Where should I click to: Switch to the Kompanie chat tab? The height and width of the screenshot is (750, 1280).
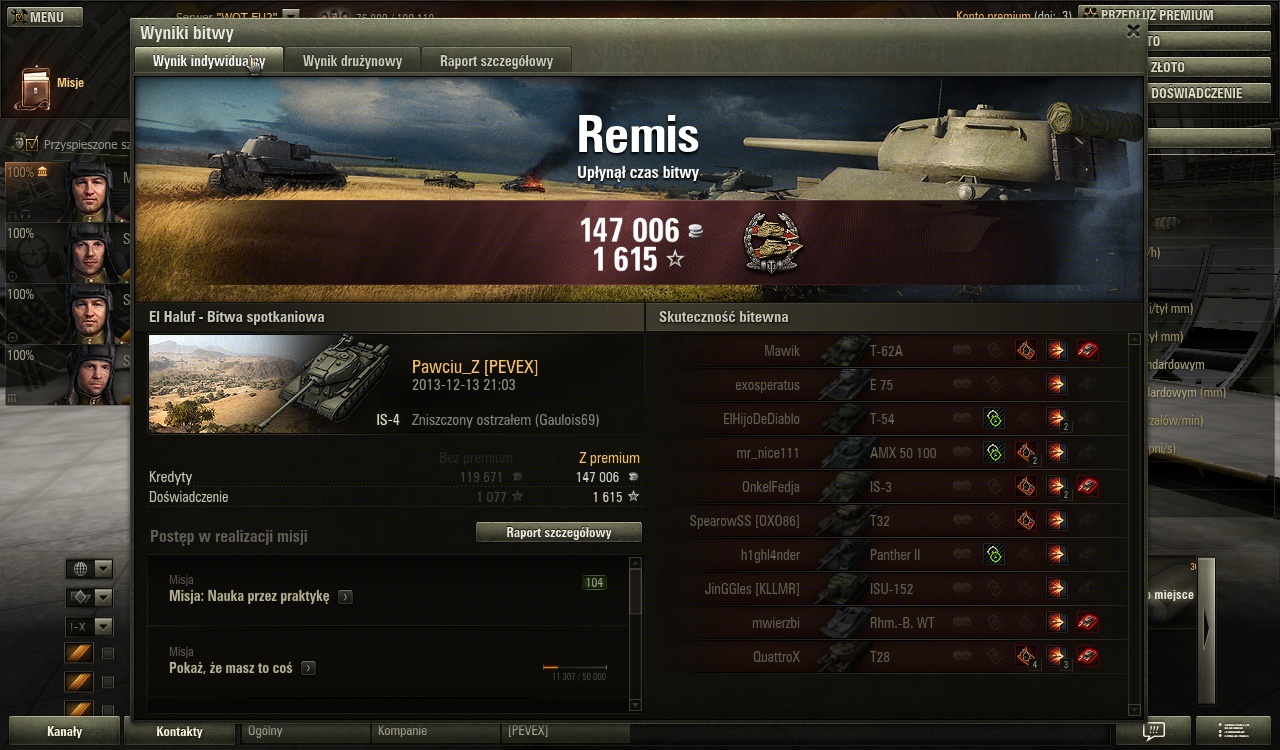[434, 731]
